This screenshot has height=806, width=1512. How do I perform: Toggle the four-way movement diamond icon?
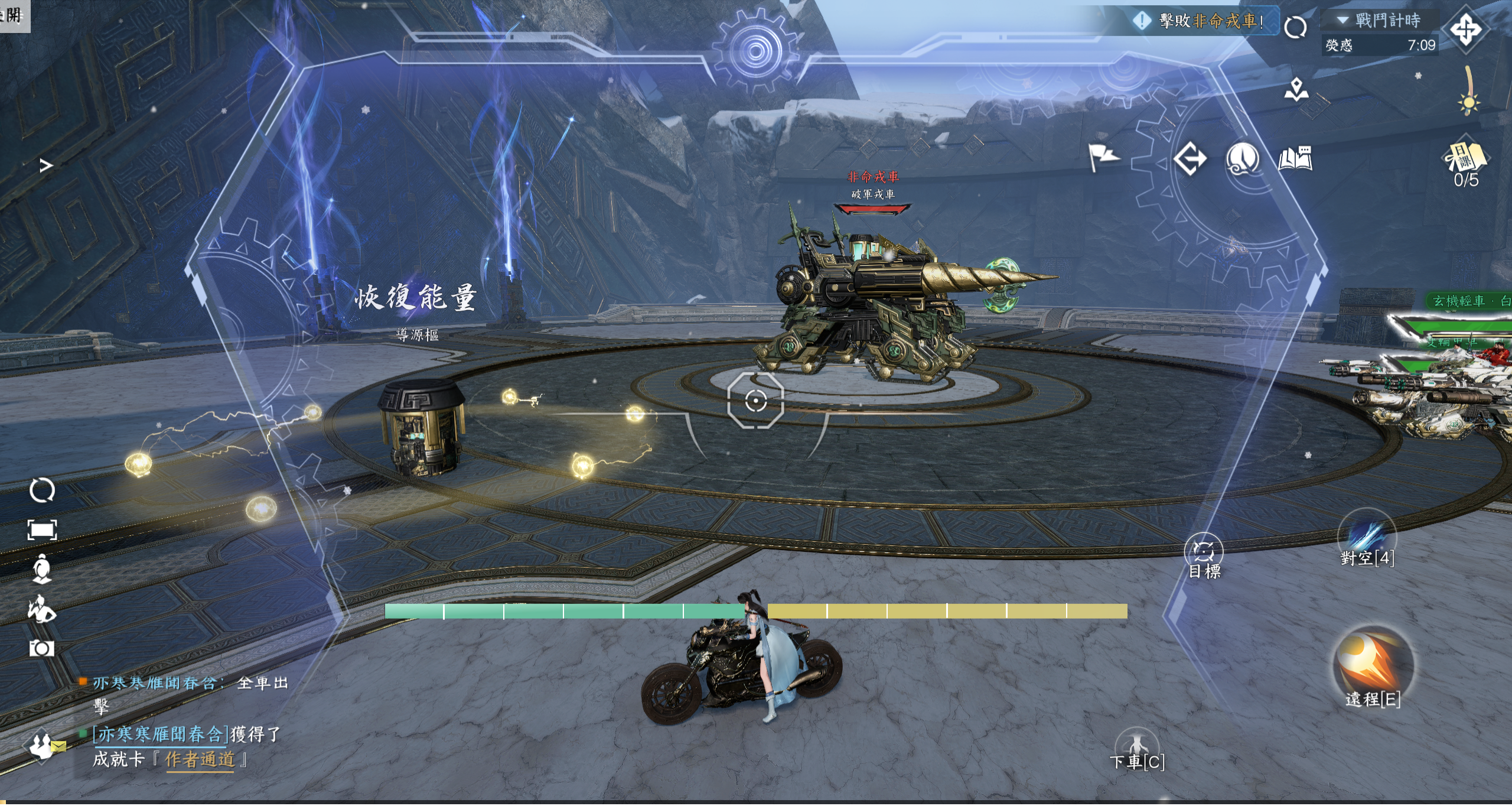(1465, 30)
